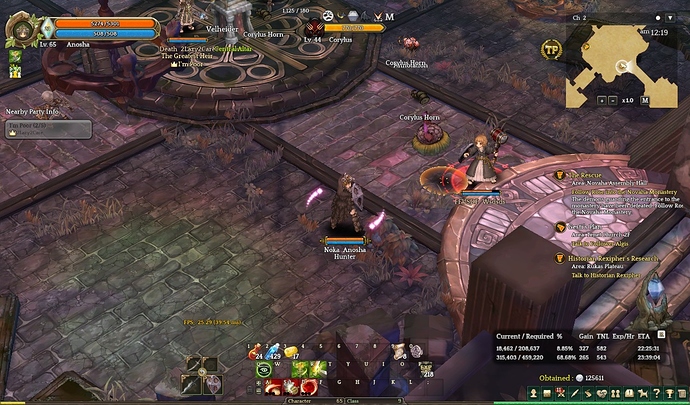Open full map with the M button

[x=645, y=101]
